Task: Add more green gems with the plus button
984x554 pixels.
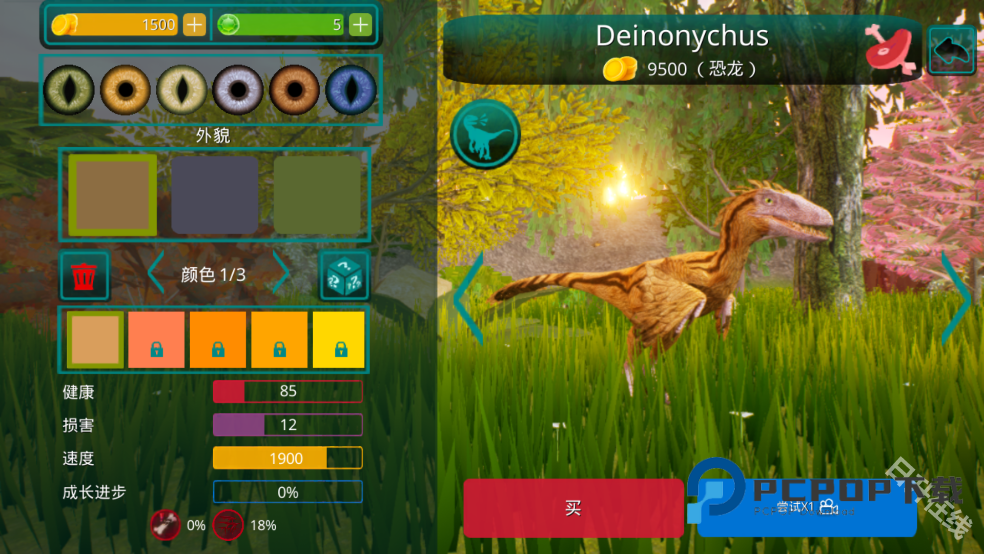Action: click(360, 25)
